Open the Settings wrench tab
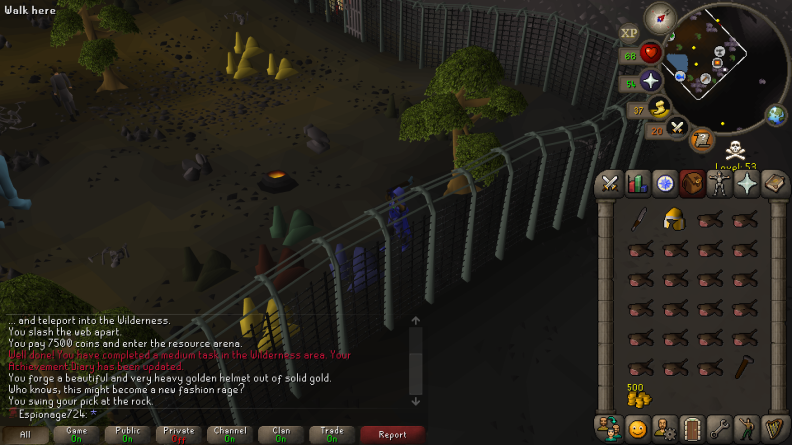Viewport: 792px width, 445px height. (719, 429)
